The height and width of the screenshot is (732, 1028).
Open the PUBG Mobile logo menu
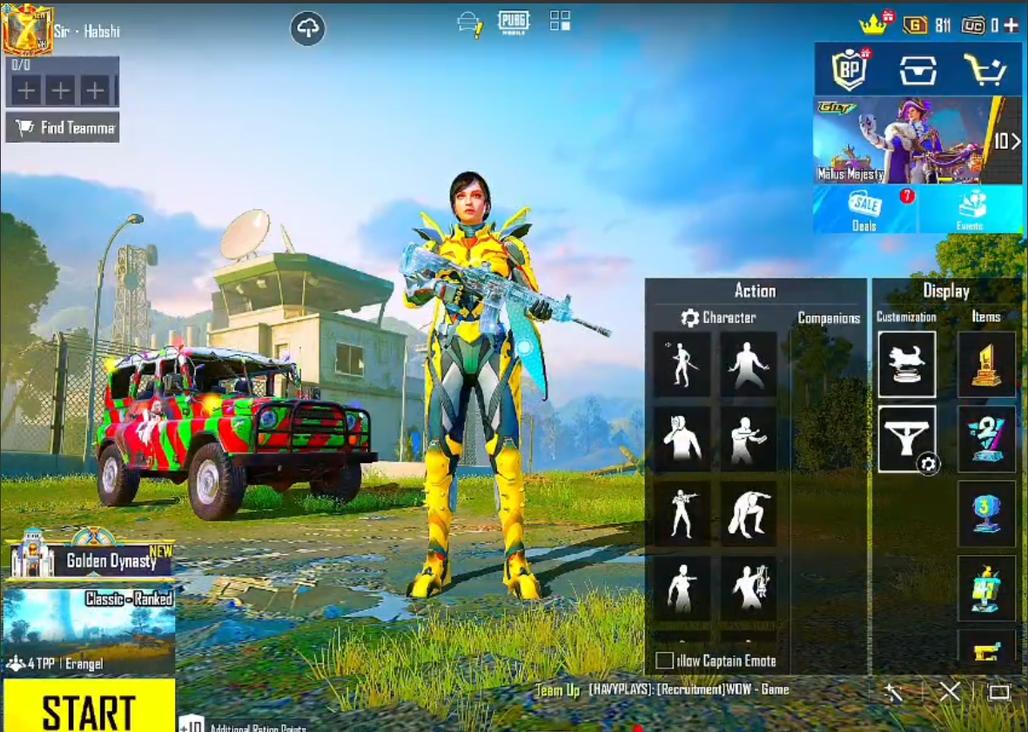pos(513,22)
